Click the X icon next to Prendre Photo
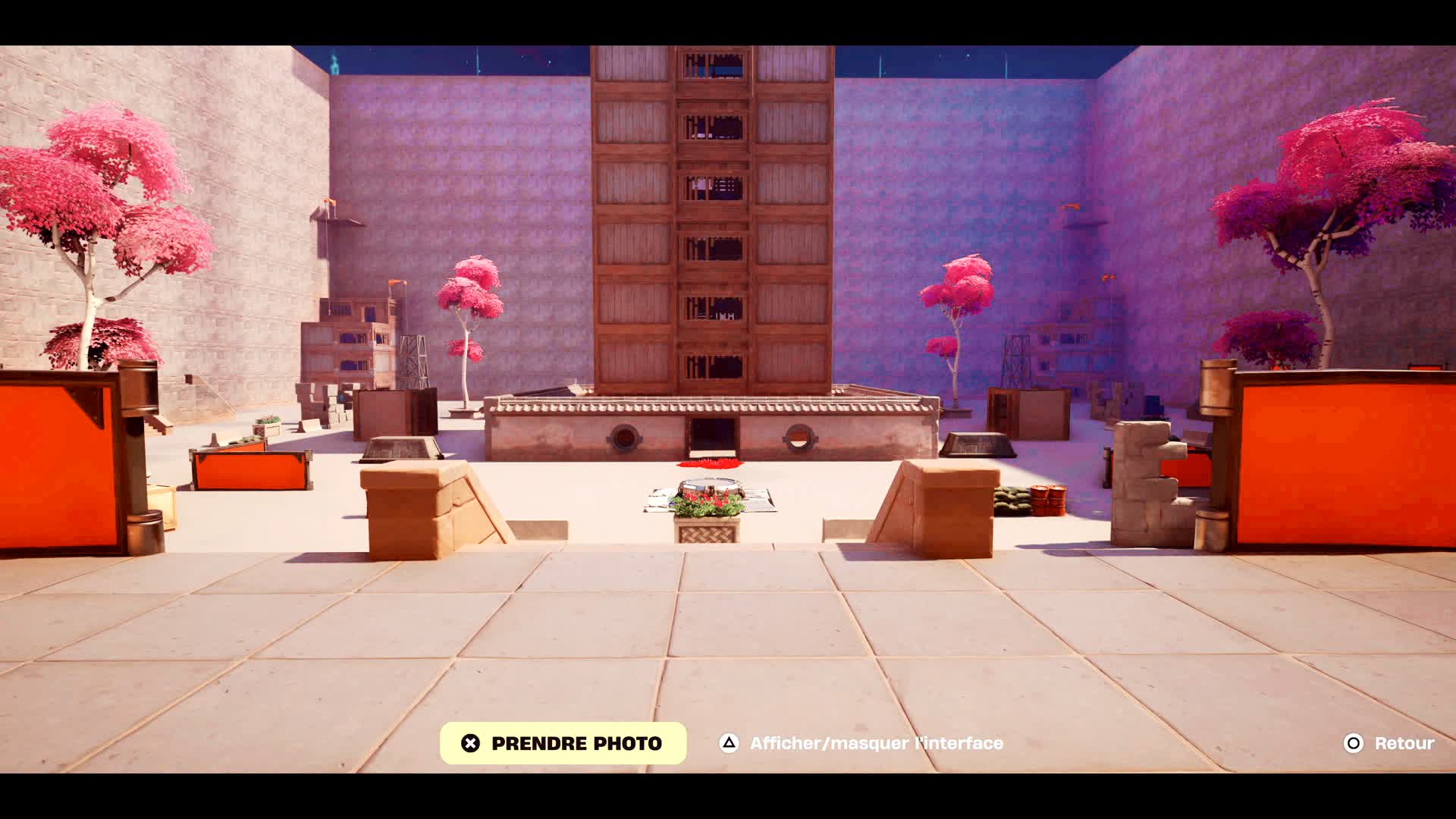Image resolution: width=1456 pixels, height=819 pixels. 470,743
